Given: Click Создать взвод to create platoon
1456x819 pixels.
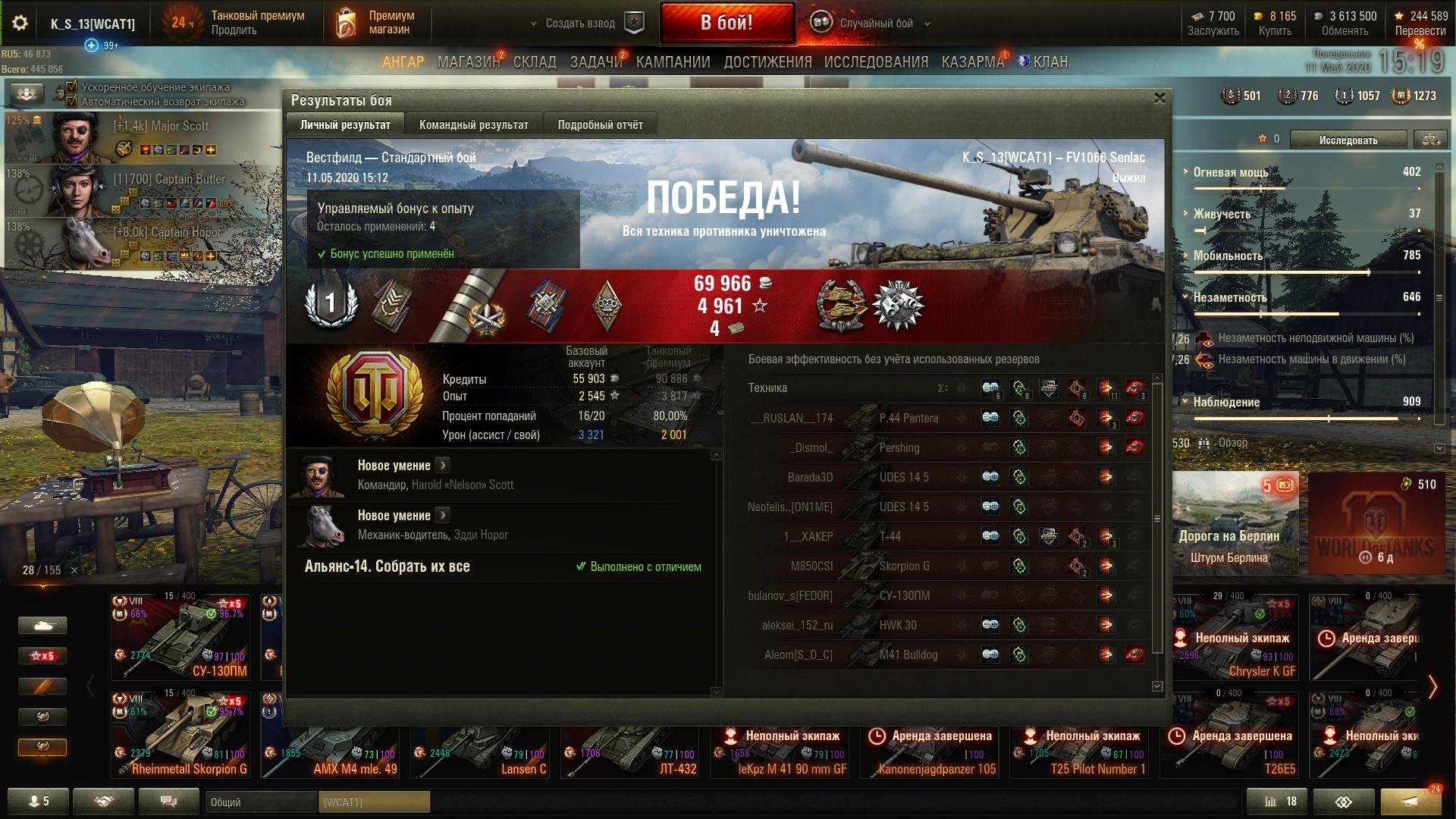Looking at the screenshot, I should pos(580,24).
